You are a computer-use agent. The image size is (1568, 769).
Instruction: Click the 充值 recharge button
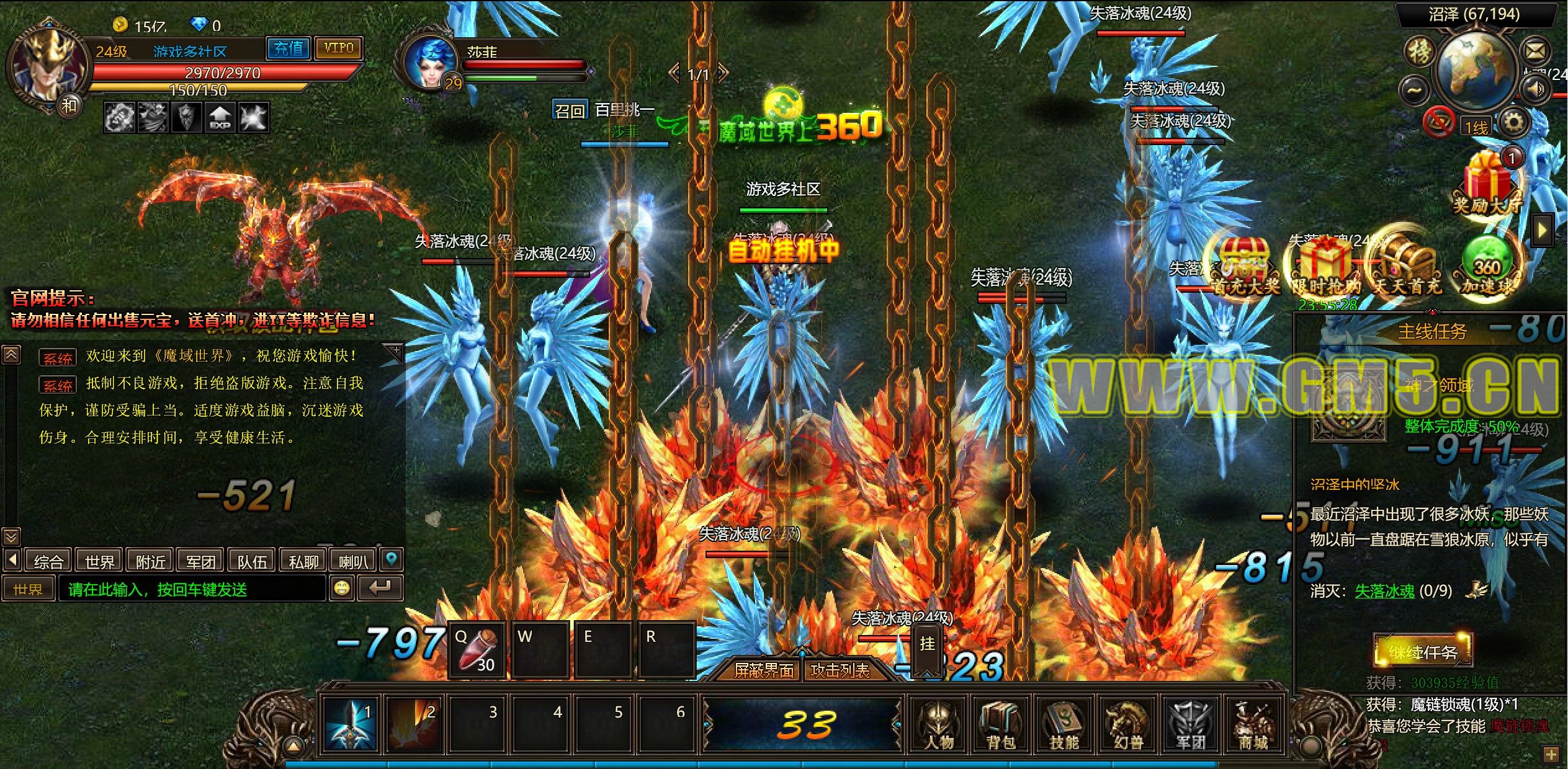[x=289, y=48]
